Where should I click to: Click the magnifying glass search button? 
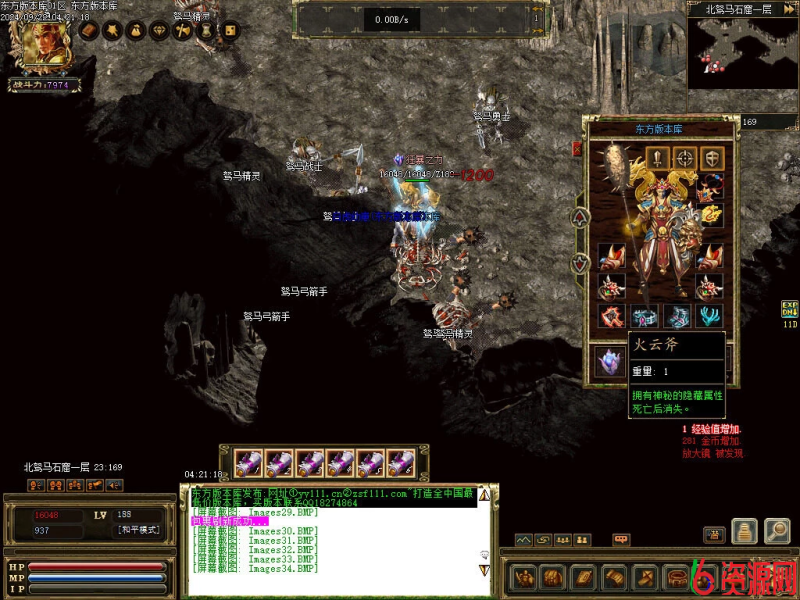(777, 531)
